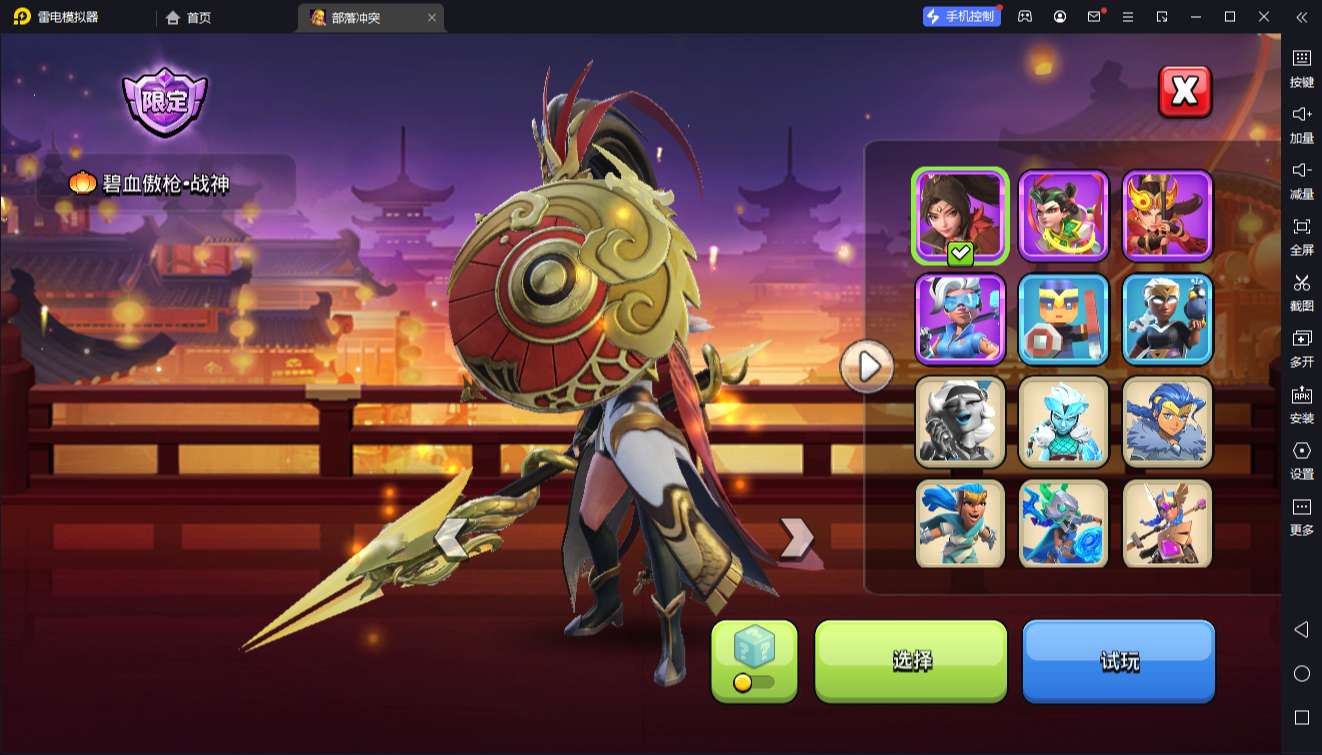The width and height of the screenshot is (1322, 755).
Task: Confirm the skin with the green 选择 button
Action: click(x=911, y=660)
